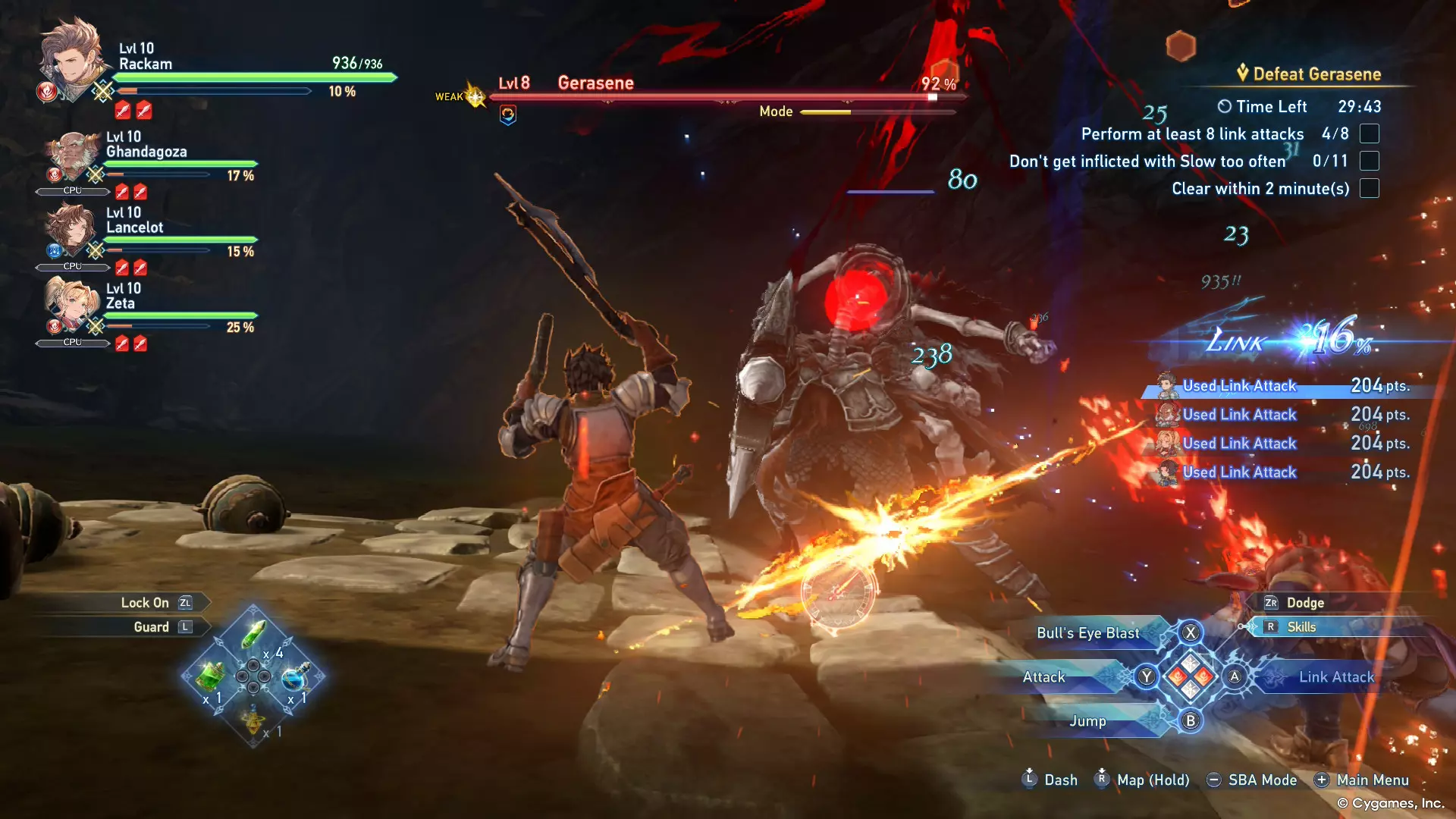Image resolution: width=1456 pixels, height=819 pixels.
Task: Click the Lock On label
Action: (x=145, y=603)
